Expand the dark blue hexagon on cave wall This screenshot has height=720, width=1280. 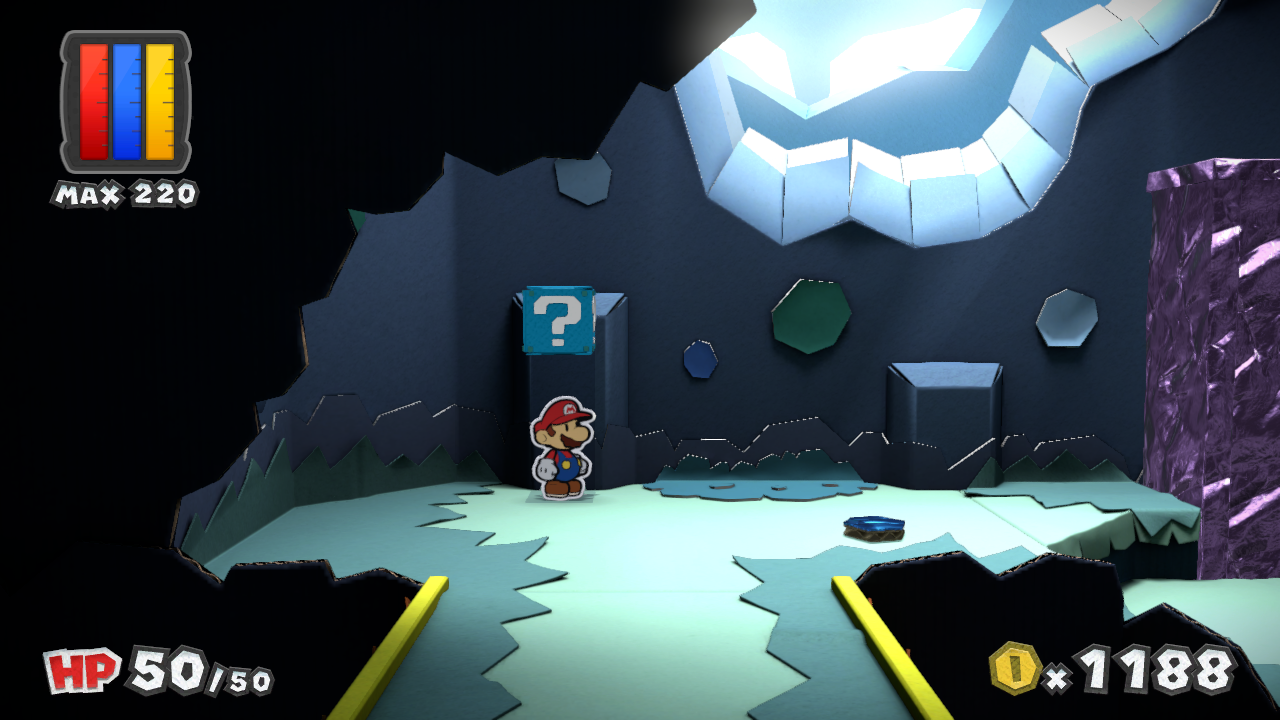(x=700, y=360)
